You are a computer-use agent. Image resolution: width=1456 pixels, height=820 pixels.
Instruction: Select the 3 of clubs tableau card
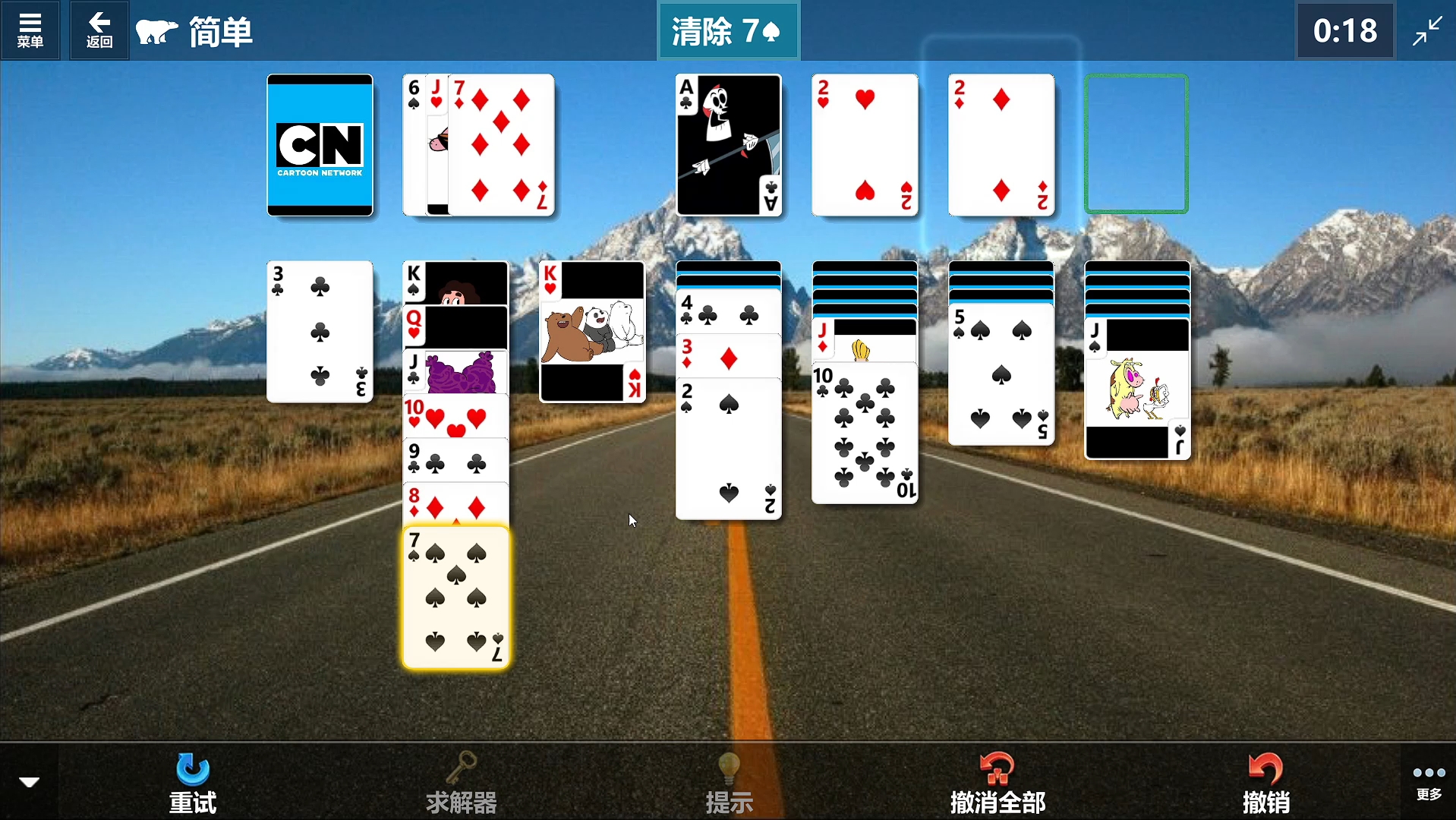tap(320, 332)
